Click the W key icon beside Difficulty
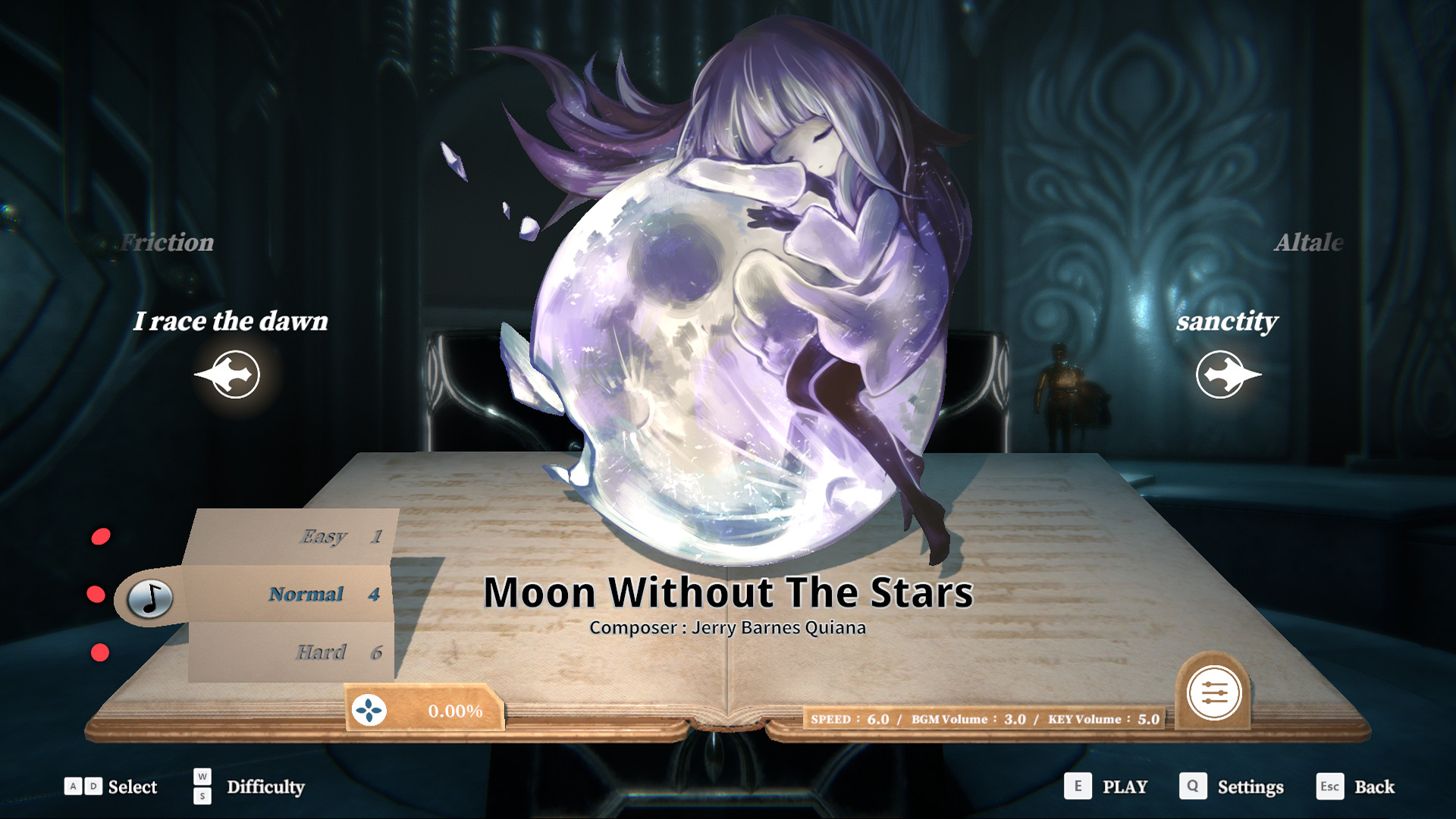 (201, 778)
